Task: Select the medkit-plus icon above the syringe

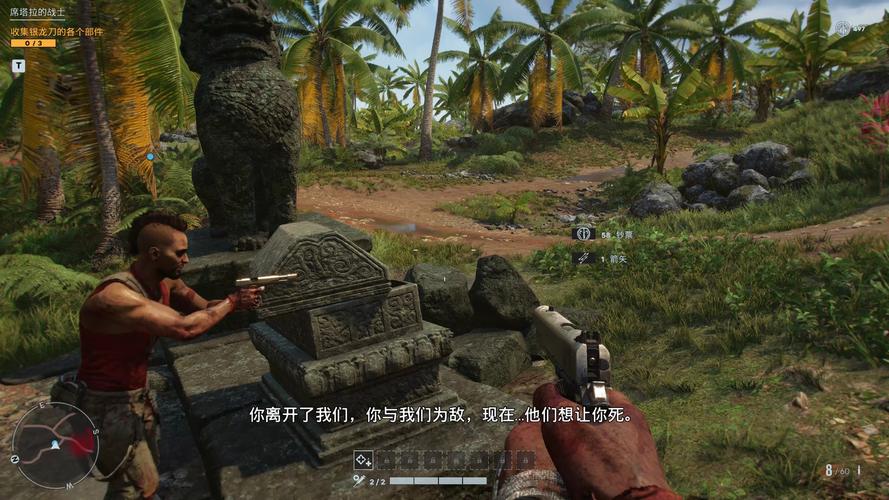Action: click(x=362, y=460)
